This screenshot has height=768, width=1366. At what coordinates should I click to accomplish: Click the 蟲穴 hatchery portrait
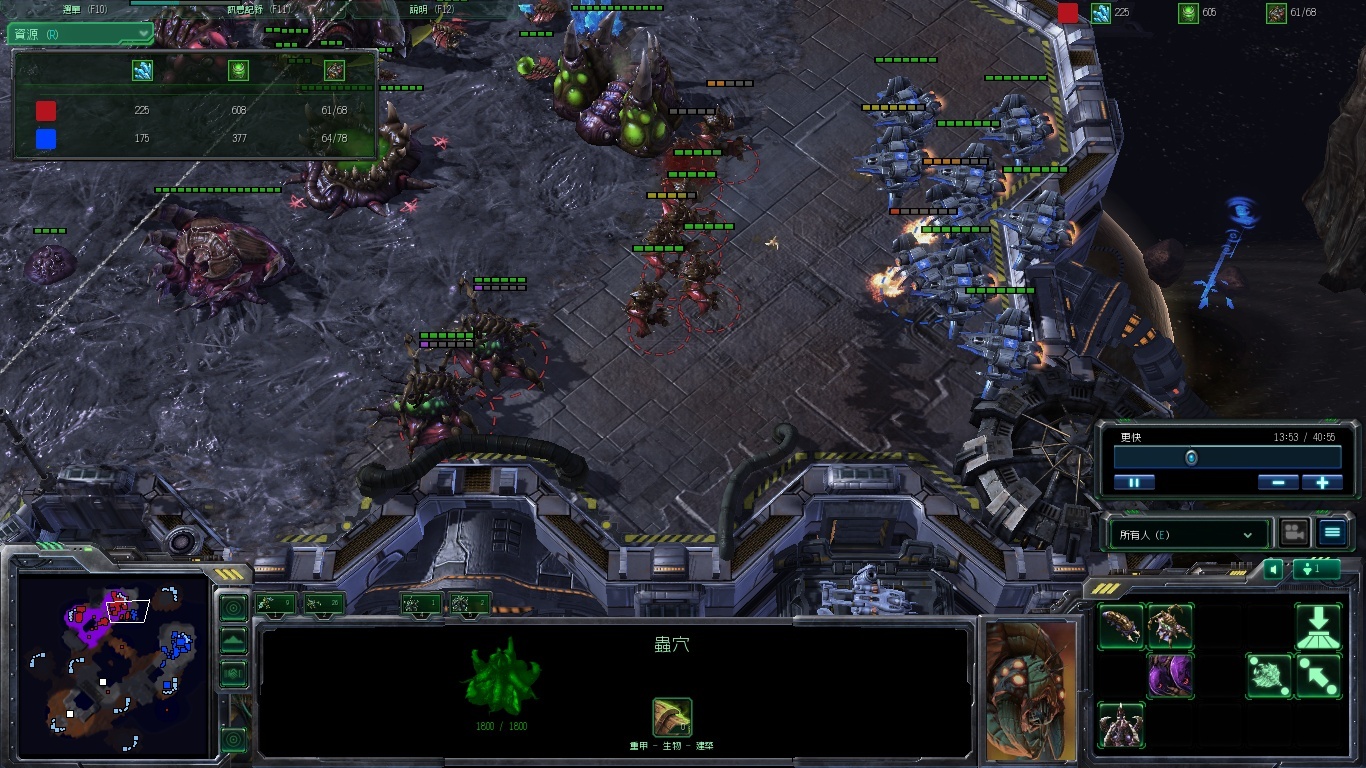click(x=1031, y=690)
